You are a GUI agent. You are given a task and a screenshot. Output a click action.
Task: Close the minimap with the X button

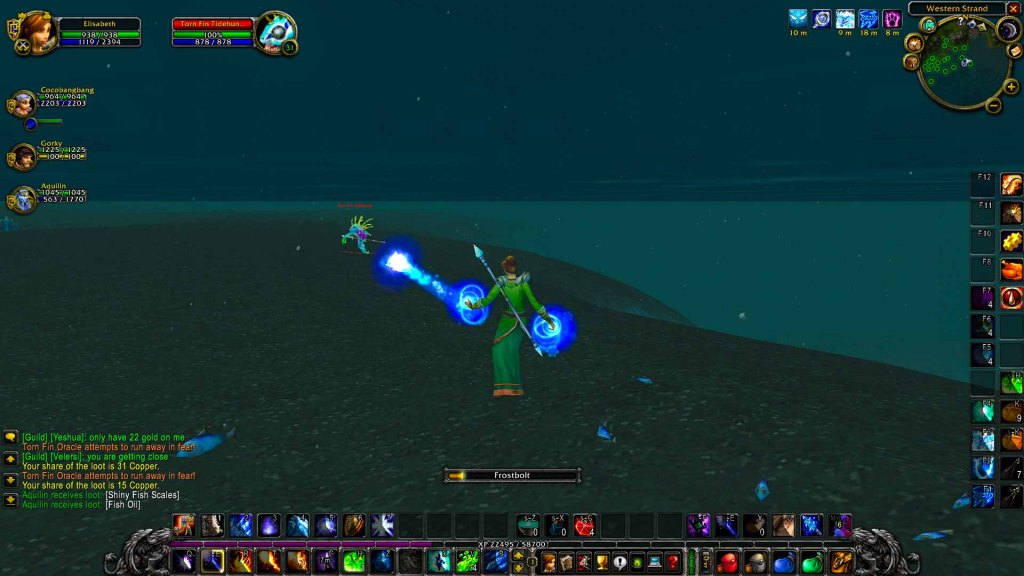click(x=1013, y=9)
